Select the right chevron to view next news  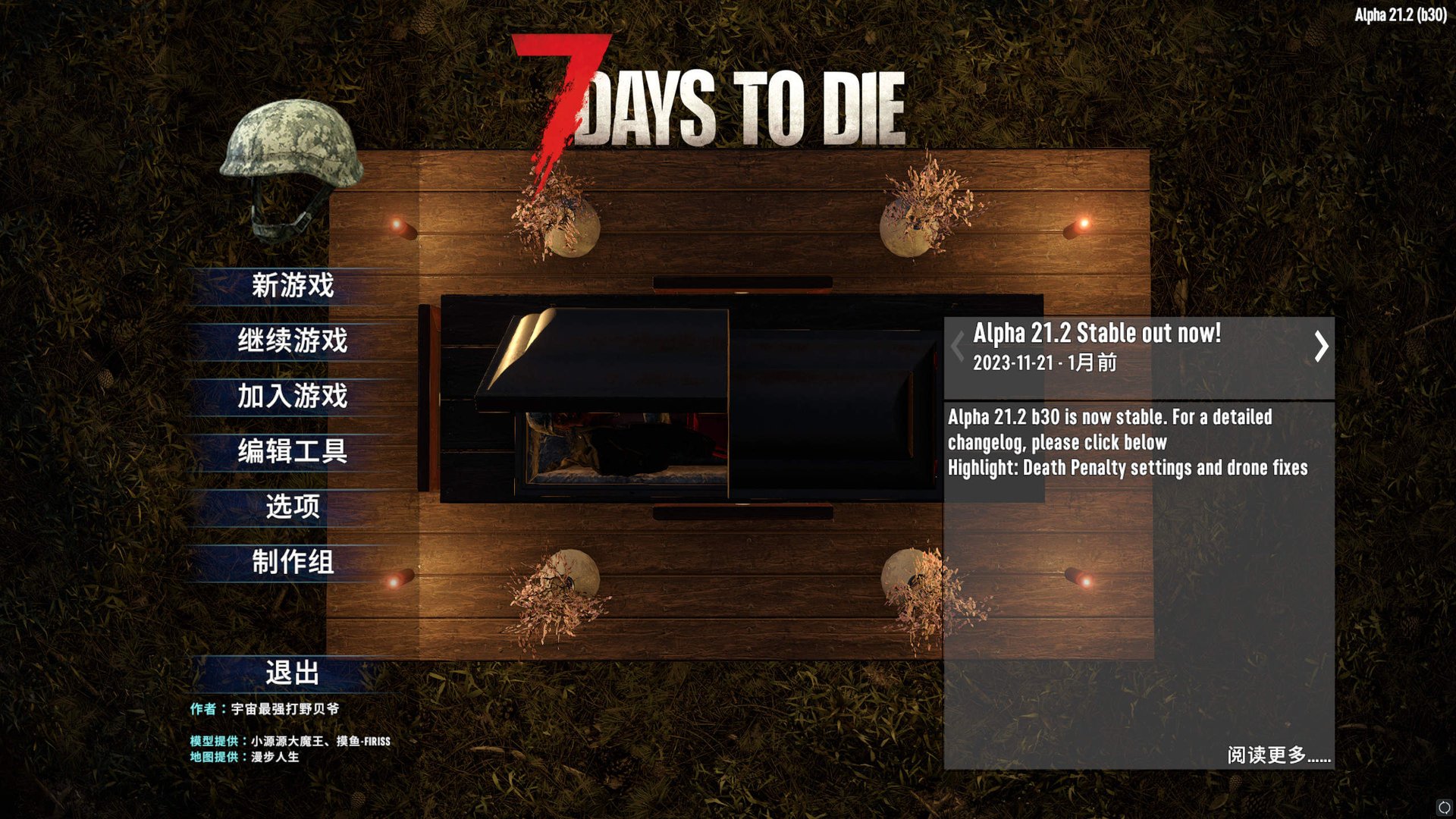[x=1323, y=347]
